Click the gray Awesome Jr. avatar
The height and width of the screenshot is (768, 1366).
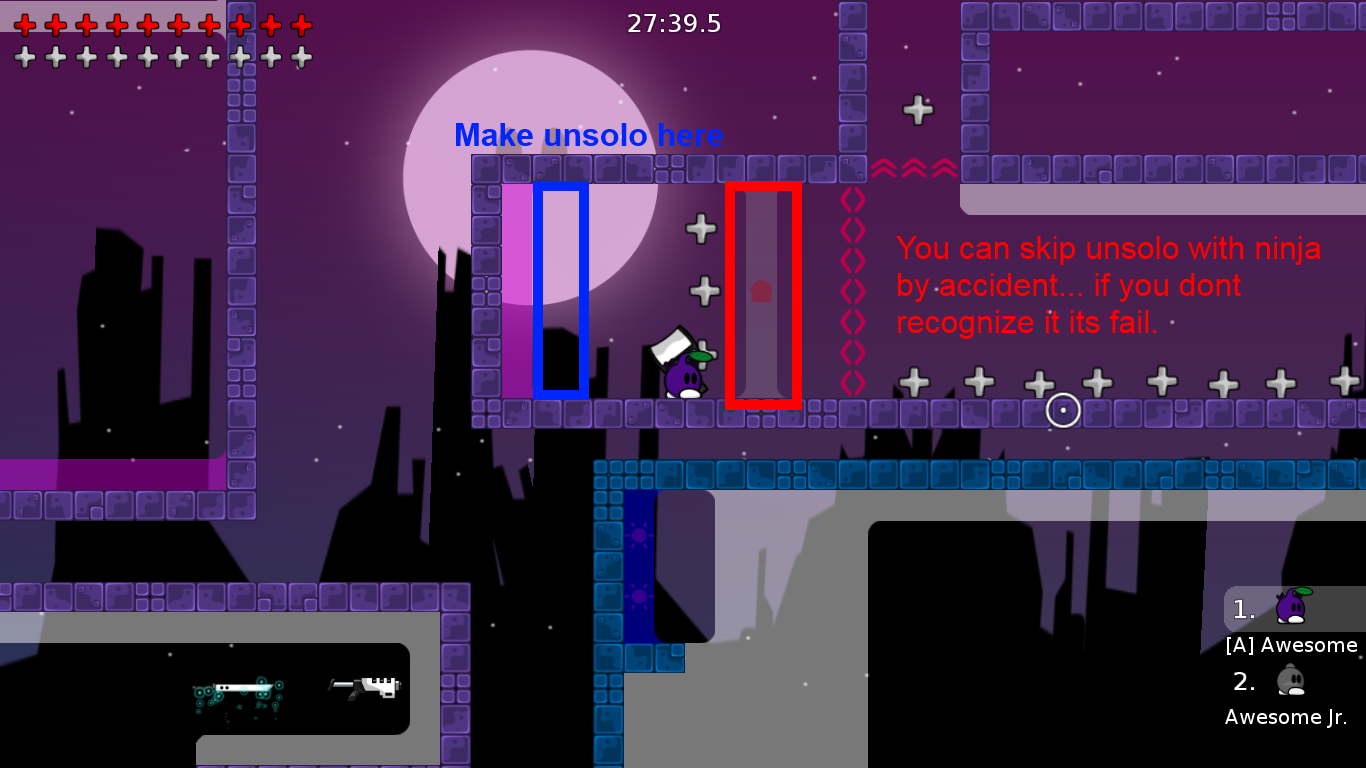[1290, 680]
